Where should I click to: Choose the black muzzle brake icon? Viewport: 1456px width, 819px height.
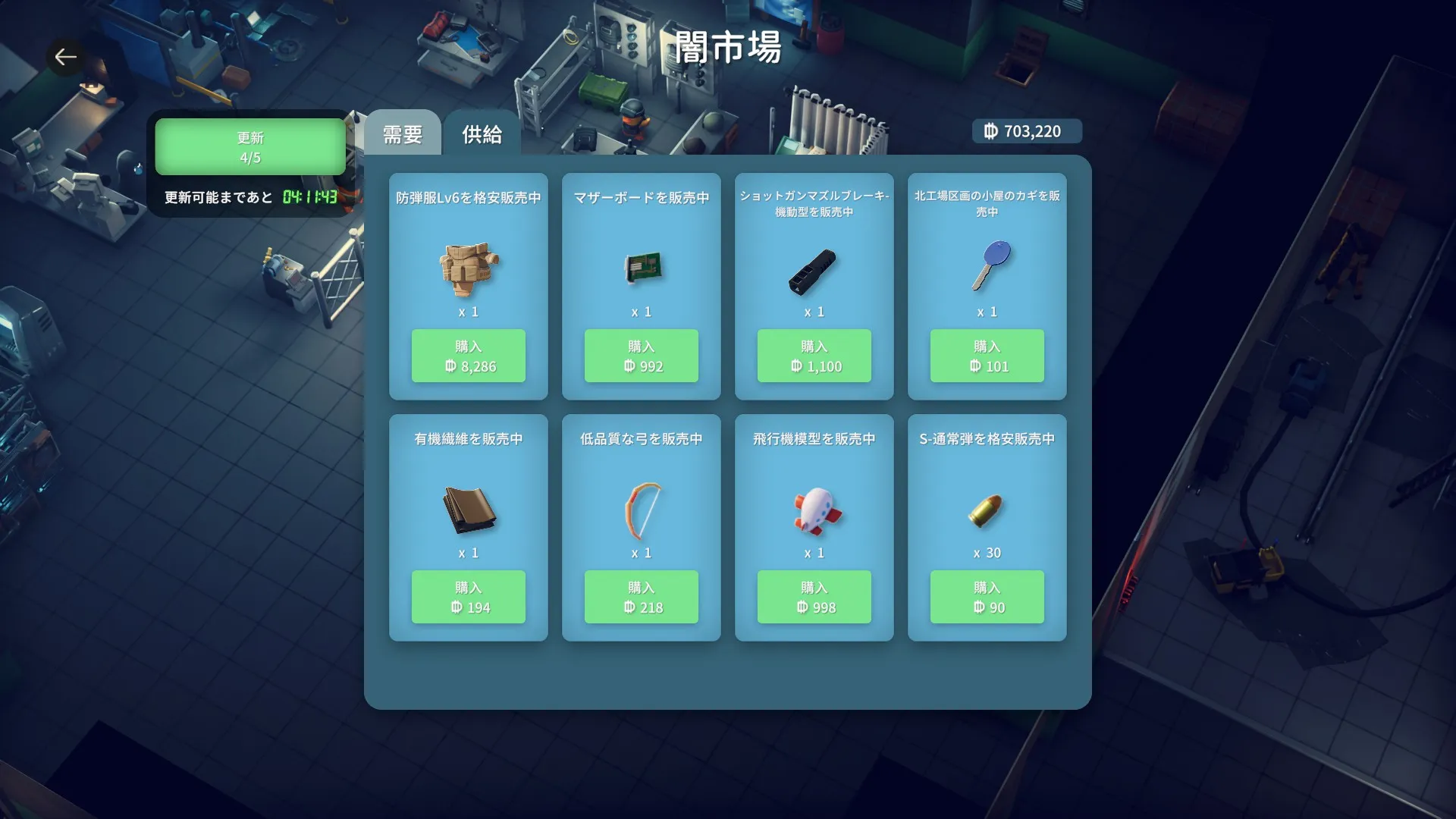point(813,271)
